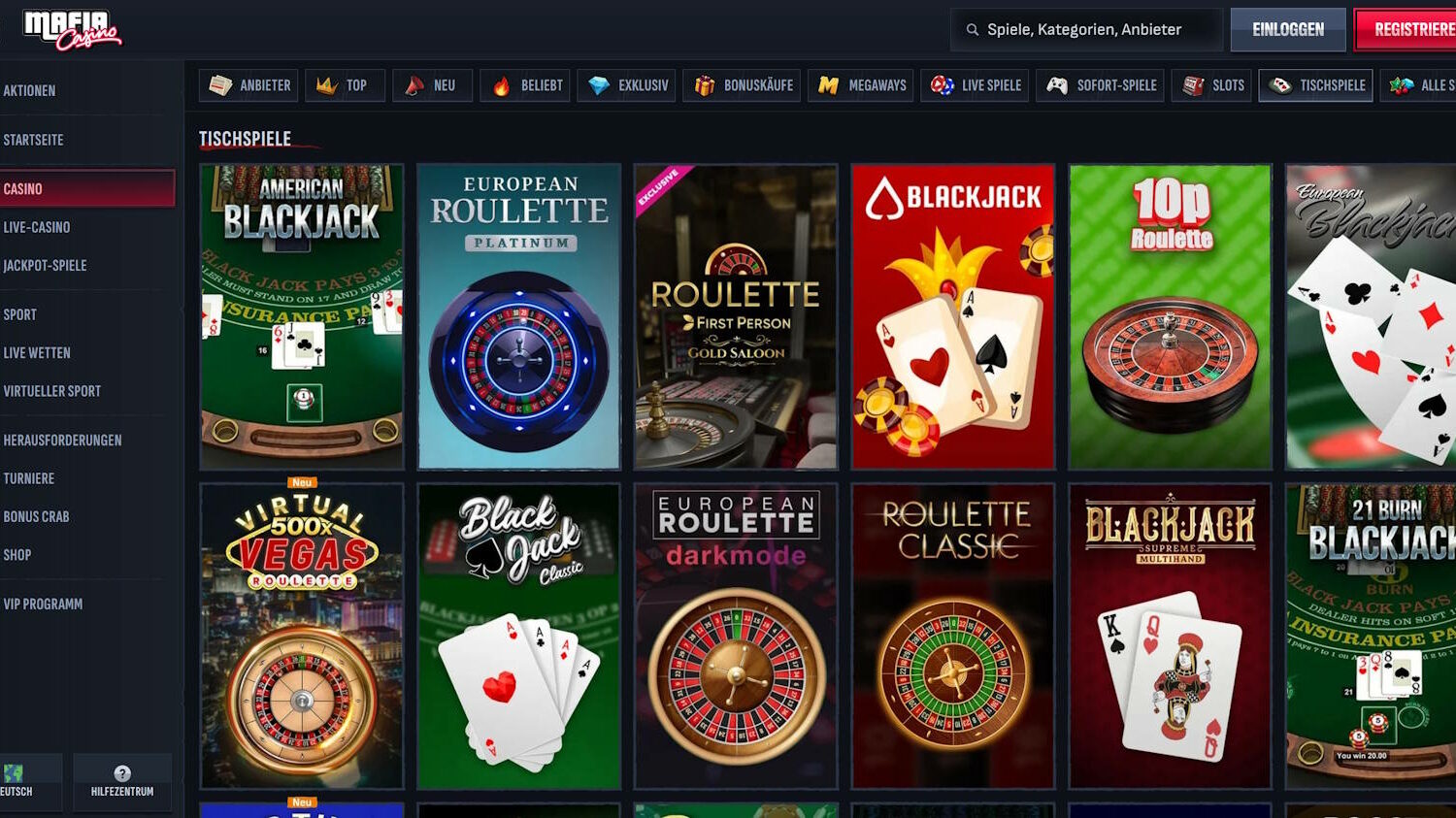
Task: Open the Hilfezentrum question mark icon
Action: (122, 773)
